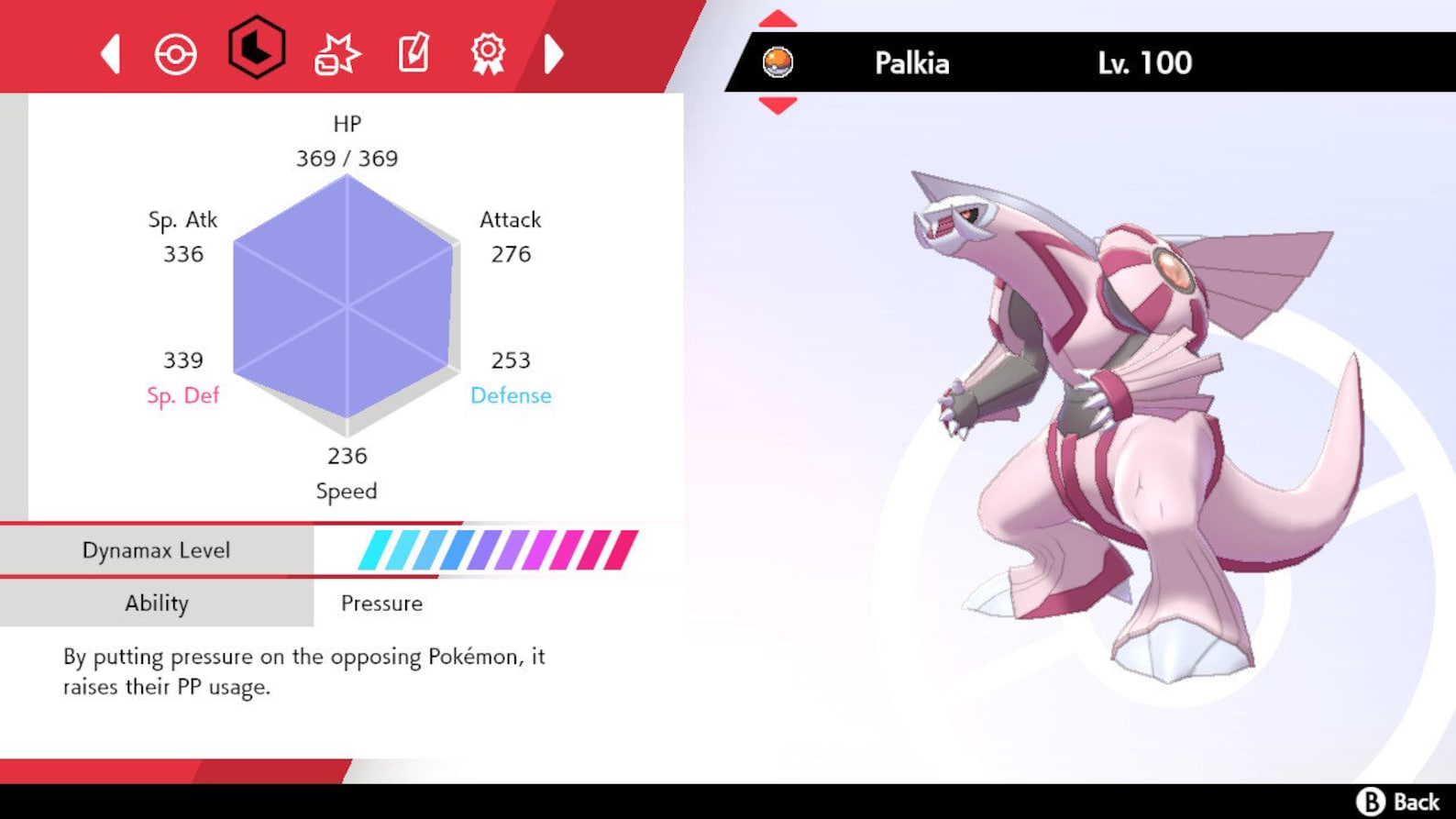Open the Pokémon info summary tab

coord(174,53)
